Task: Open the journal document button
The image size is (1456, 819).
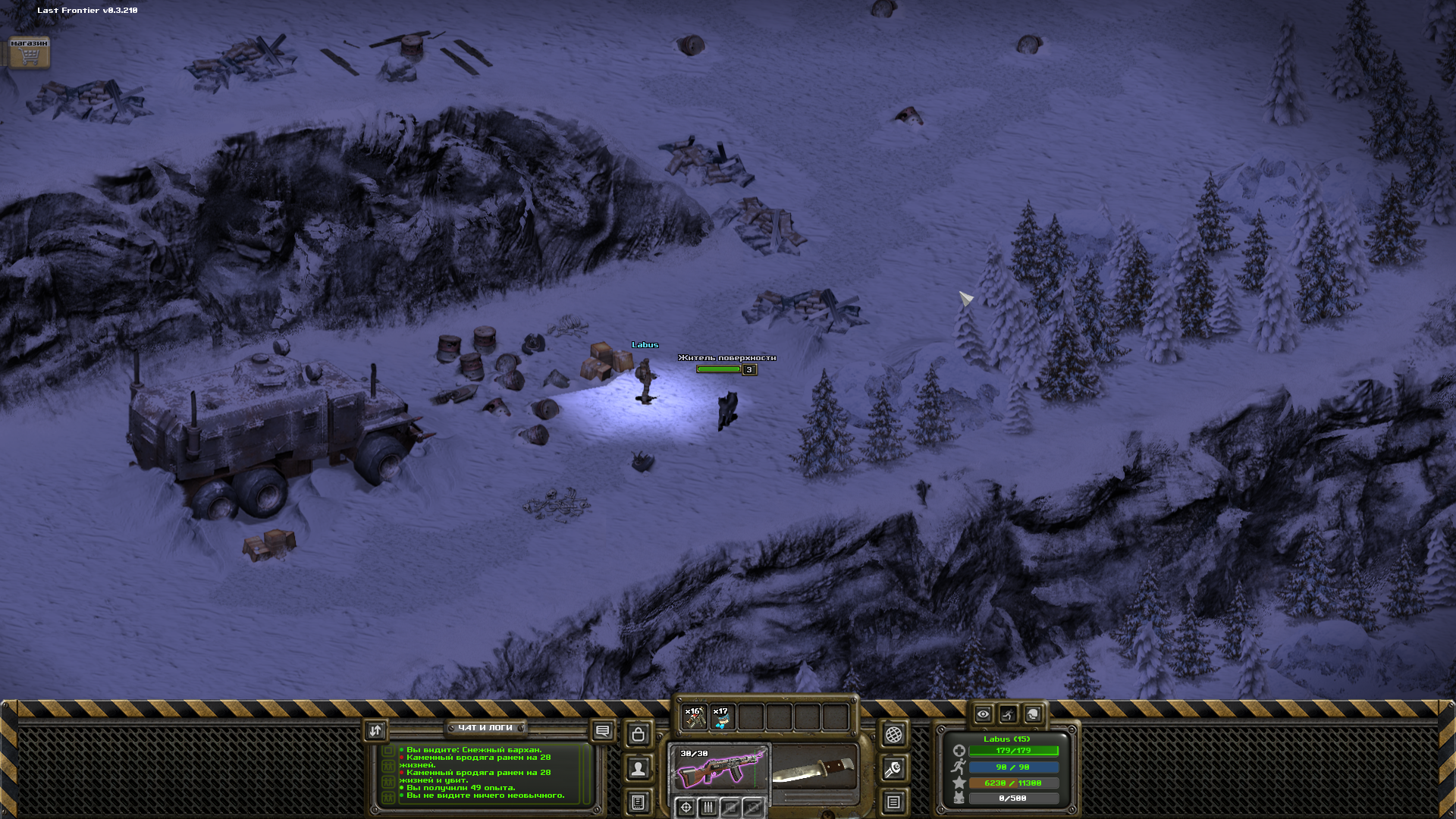Action: click(x=639, y=802)
